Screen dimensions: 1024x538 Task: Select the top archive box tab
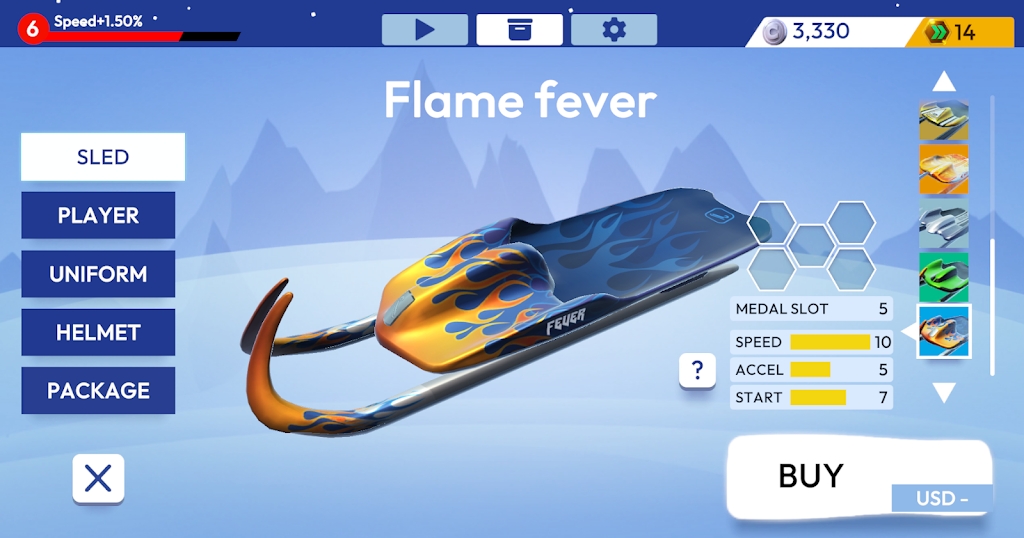click(x=519, y=30)
